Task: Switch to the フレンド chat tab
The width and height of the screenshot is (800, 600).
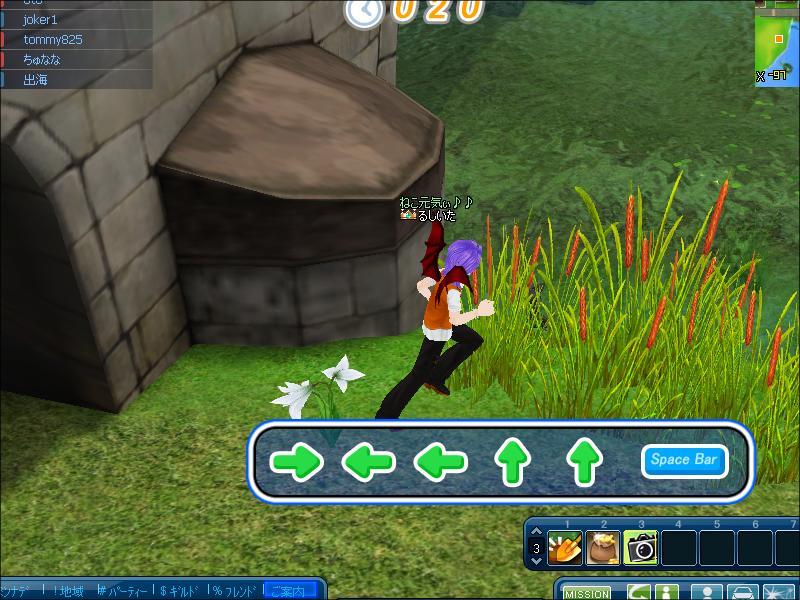Action: click(235, 591)
